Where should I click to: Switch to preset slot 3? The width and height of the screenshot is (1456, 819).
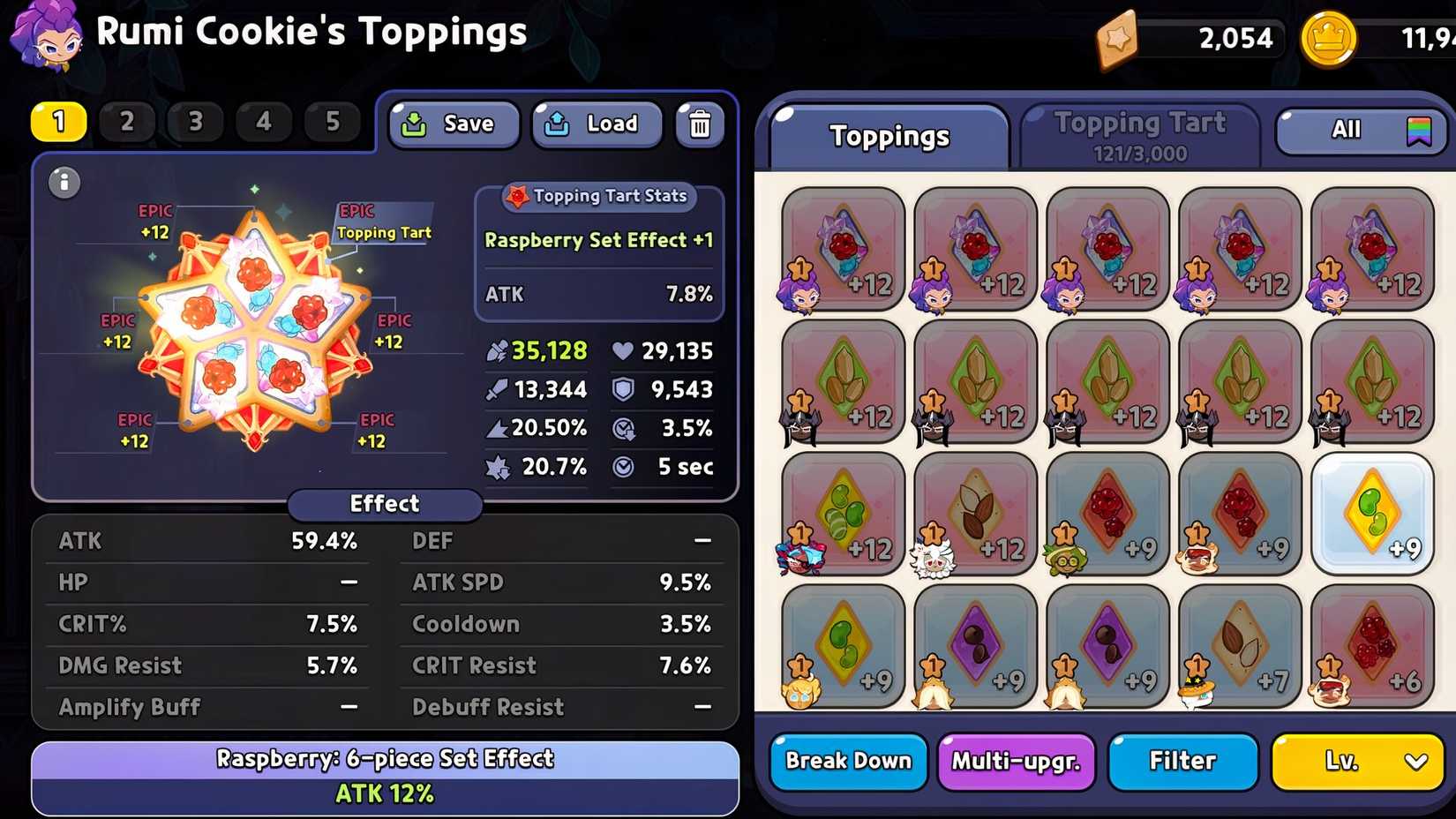pyautogui.click(x=195, y=122)
